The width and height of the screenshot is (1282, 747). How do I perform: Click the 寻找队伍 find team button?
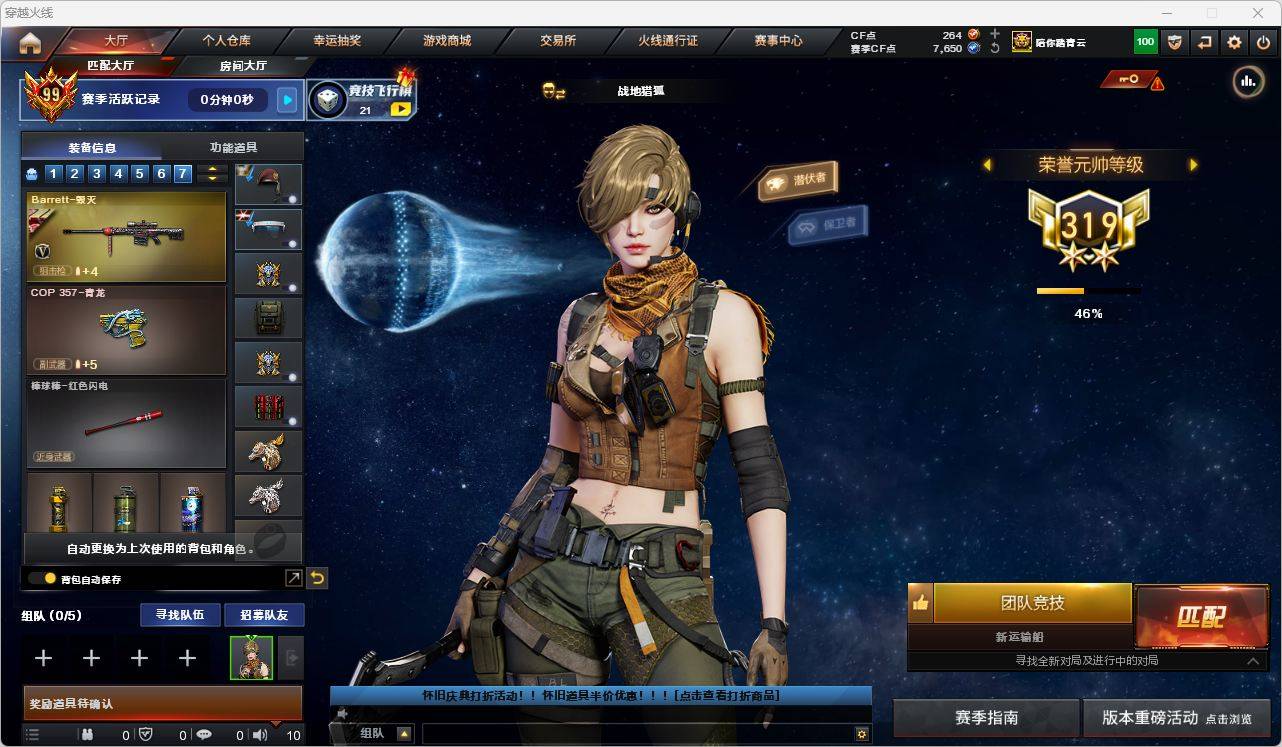[x=180, y=615]
